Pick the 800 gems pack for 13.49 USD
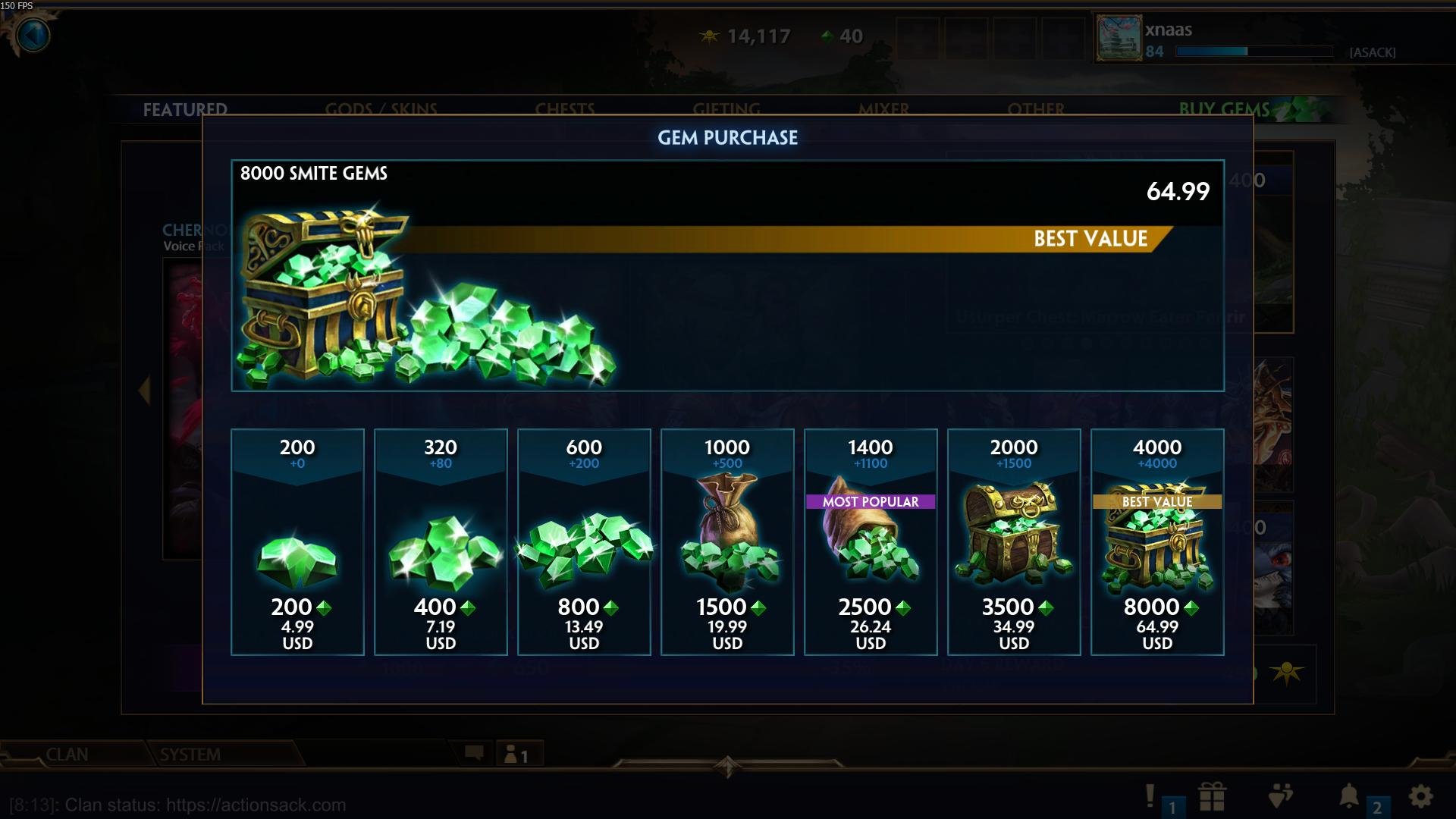 (x=584, y=541)
